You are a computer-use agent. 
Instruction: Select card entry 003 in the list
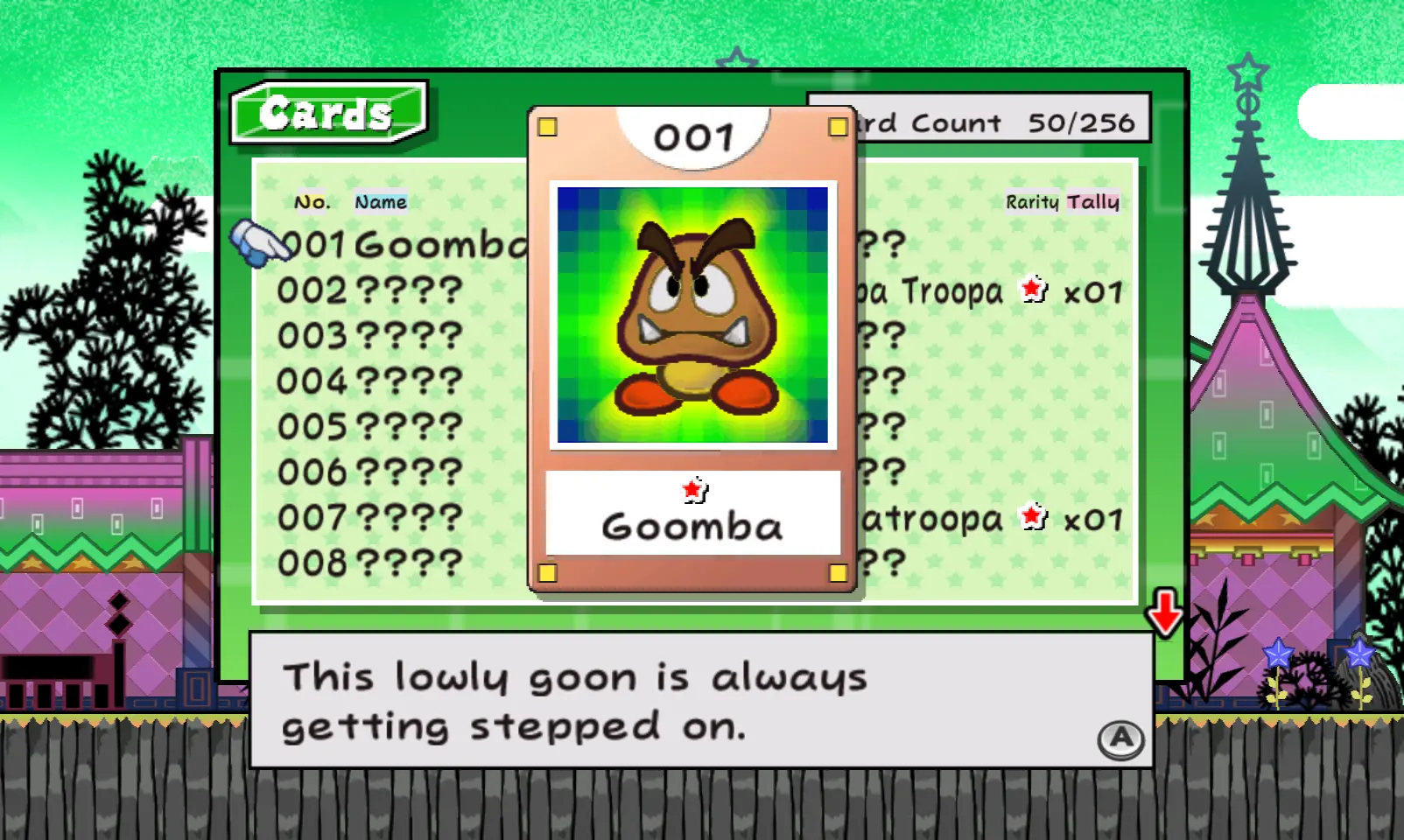pos(369,336)
